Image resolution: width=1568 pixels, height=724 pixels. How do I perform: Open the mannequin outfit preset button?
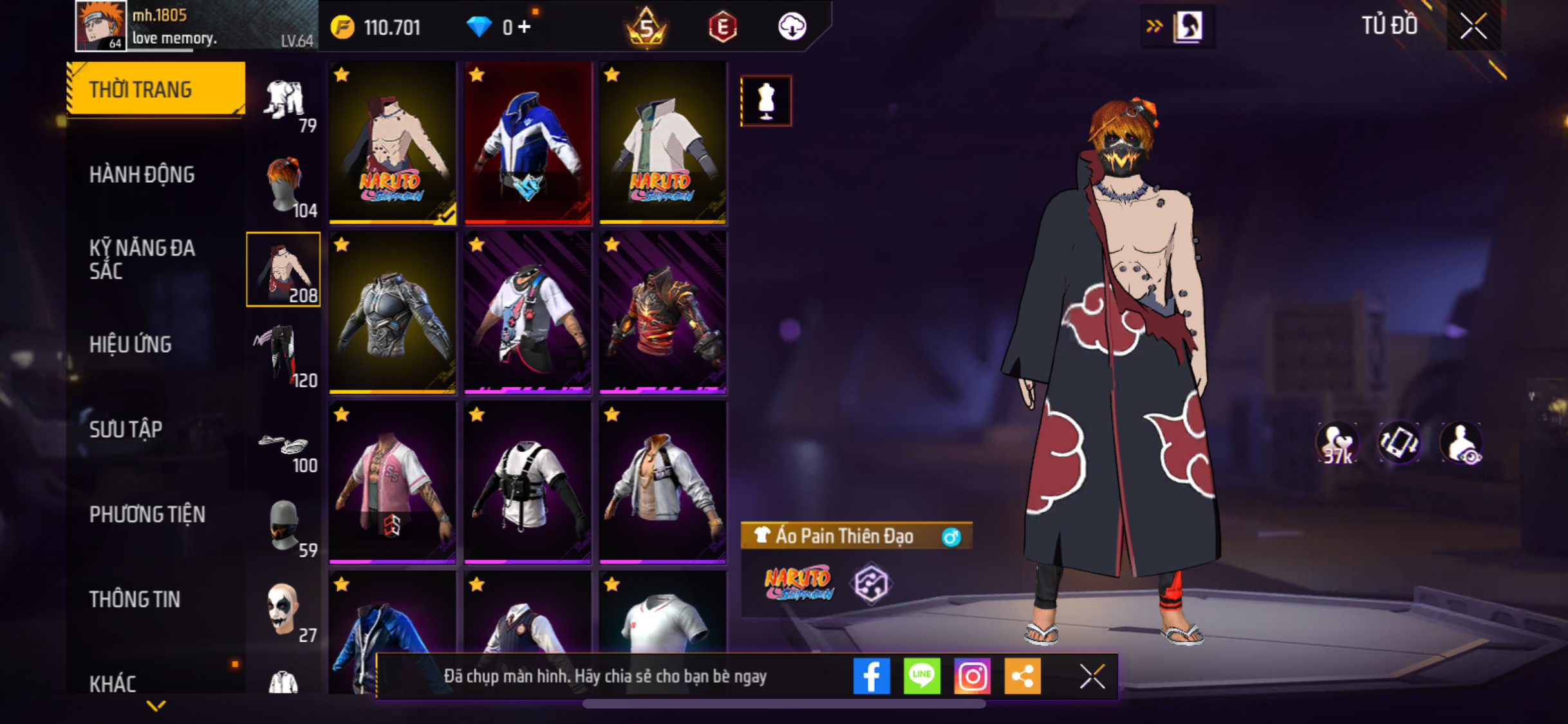click(766, 101)
